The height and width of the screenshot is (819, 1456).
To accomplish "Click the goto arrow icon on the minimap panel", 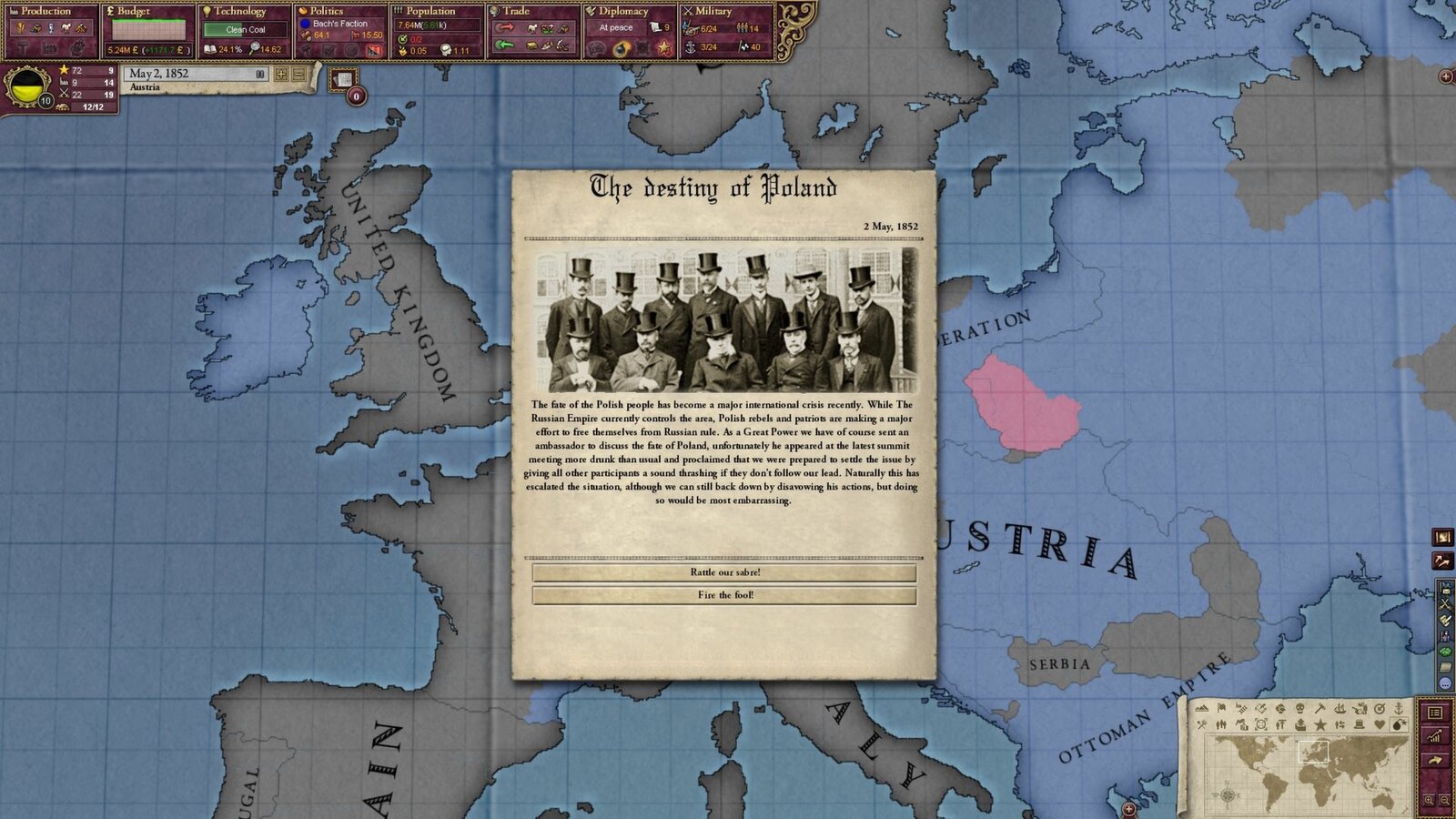I will pos(1434,760).
